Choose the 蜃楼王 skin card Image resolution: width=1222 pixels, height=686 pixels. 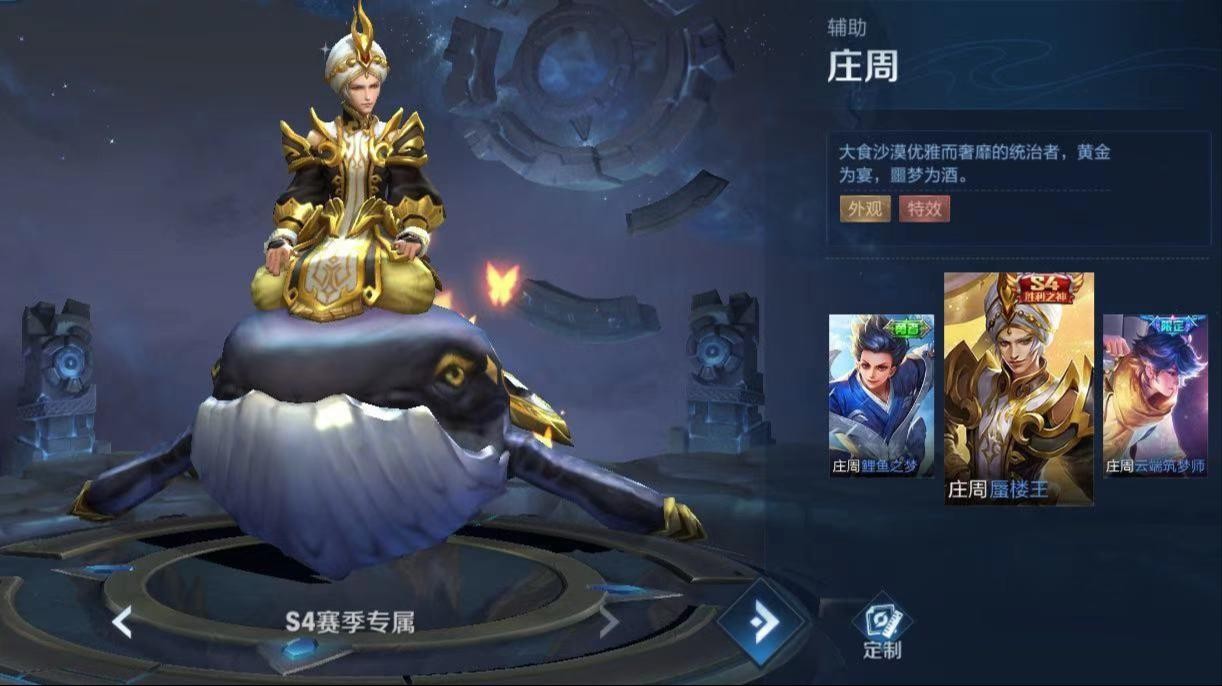(x=1018, y=388)
